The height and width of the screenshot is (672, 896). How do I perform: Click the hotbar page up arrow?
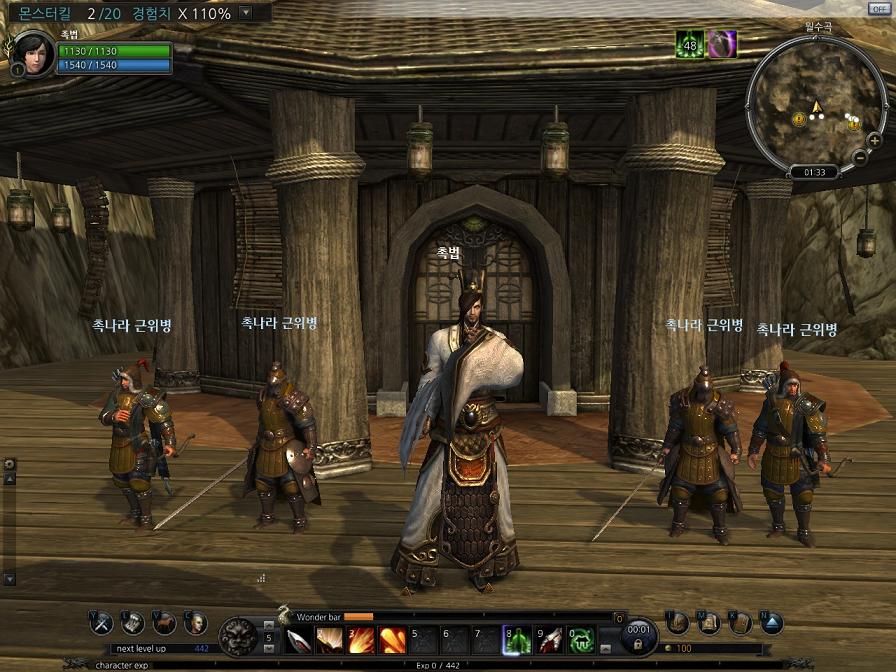268,624
